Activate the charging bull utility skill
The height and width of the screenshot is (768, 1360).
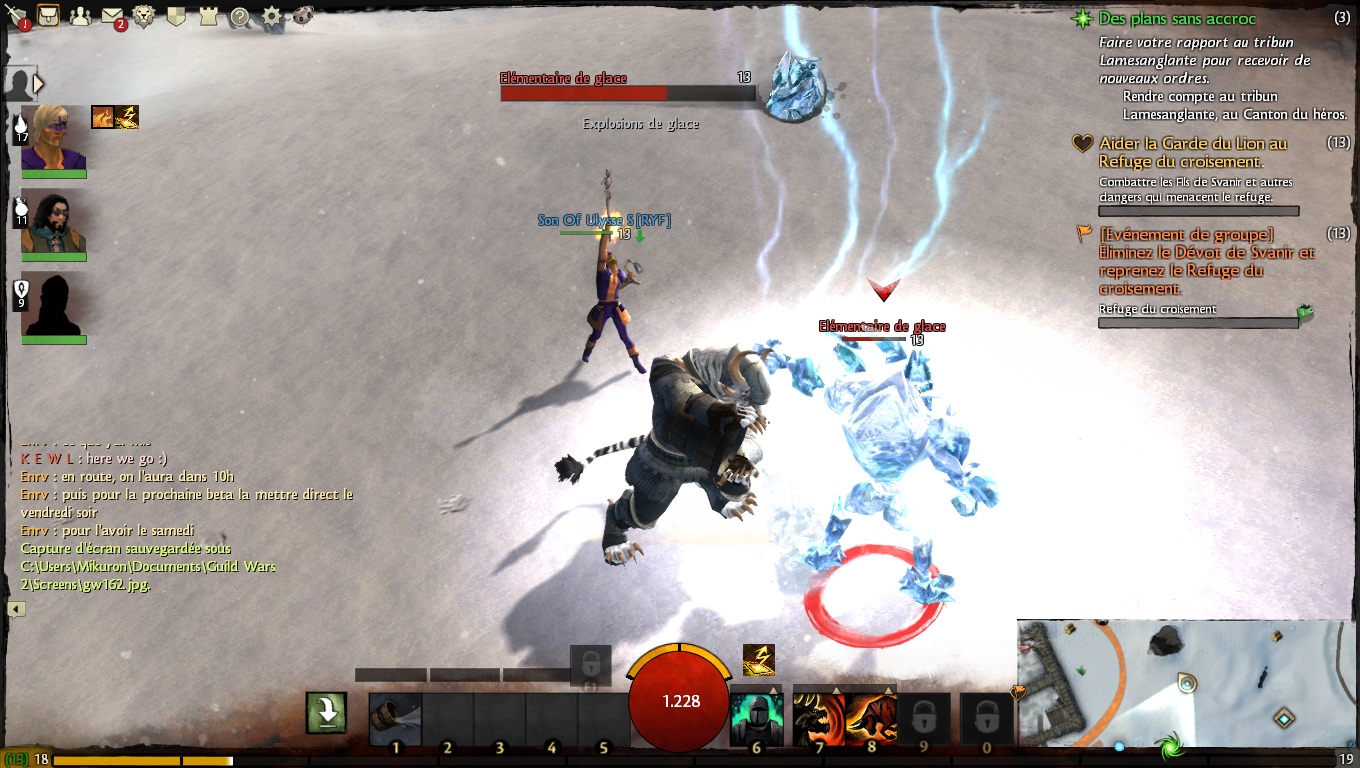(x=871, y=718)
